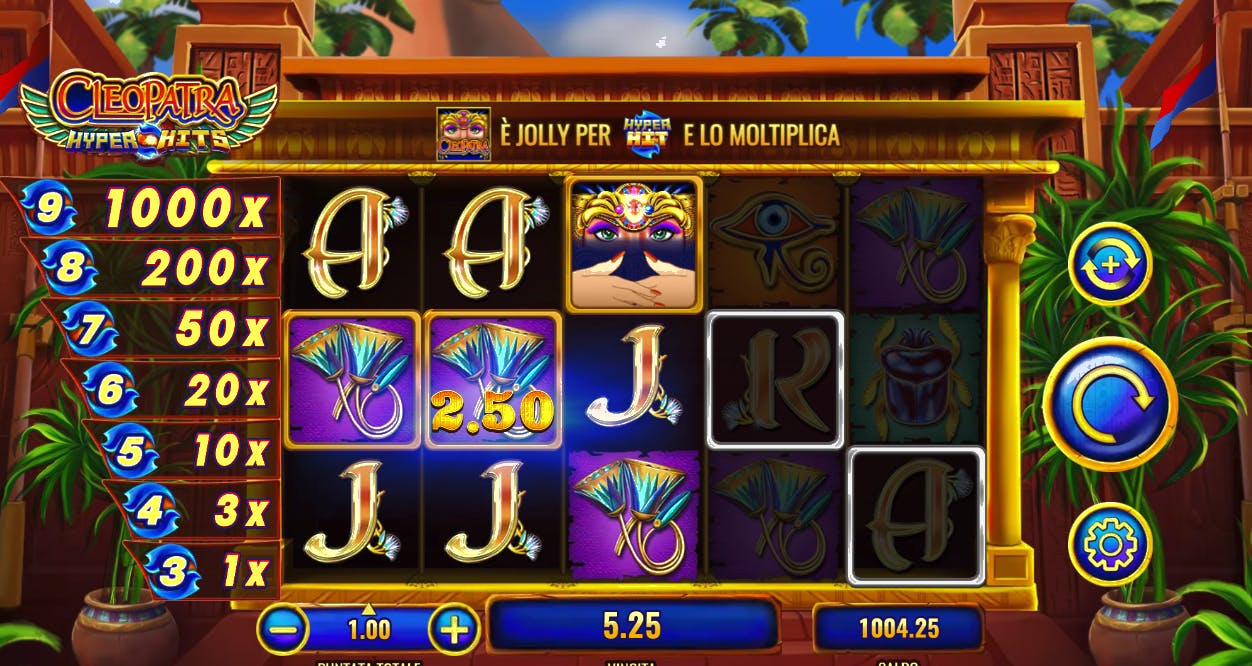This screenshot has height=666, width=1252.
Task: Open the gear settings menu
Action: coord(1110,544)
